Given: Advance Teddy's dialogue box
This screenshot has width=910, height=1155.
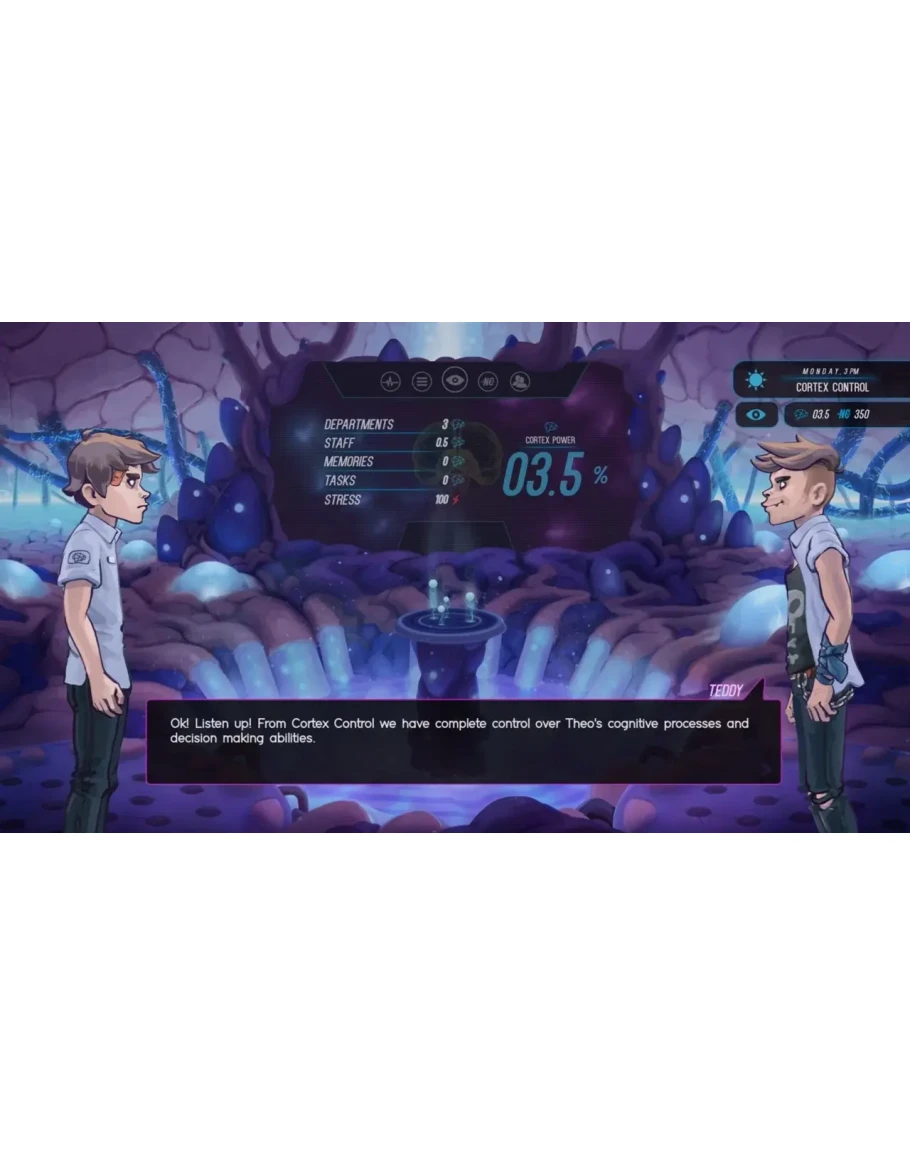Looking at the screenshot, I should click(x=463, y=741).
